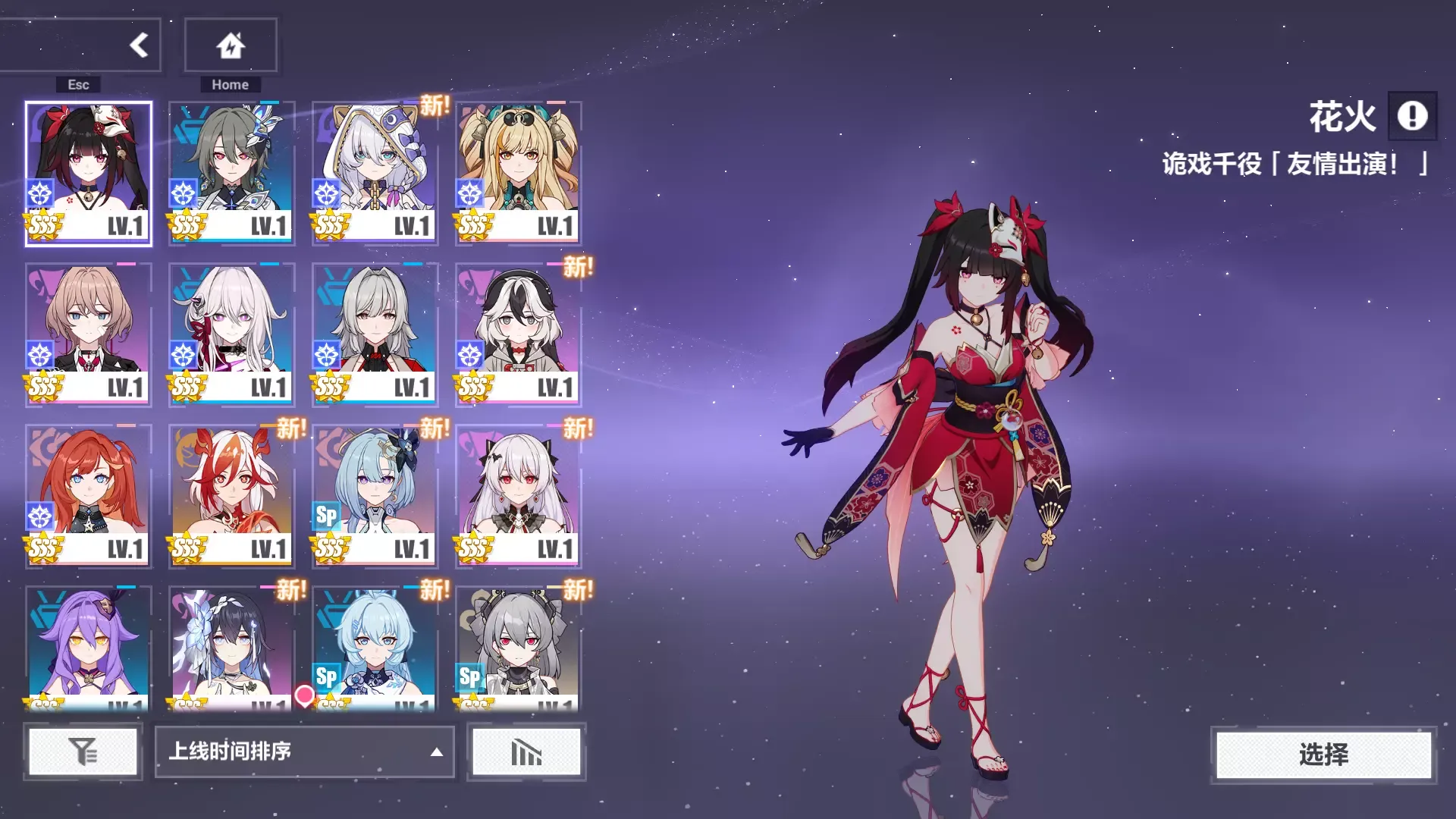
Task: Go back with the arrow button
Action: click(x=138, y=45)
